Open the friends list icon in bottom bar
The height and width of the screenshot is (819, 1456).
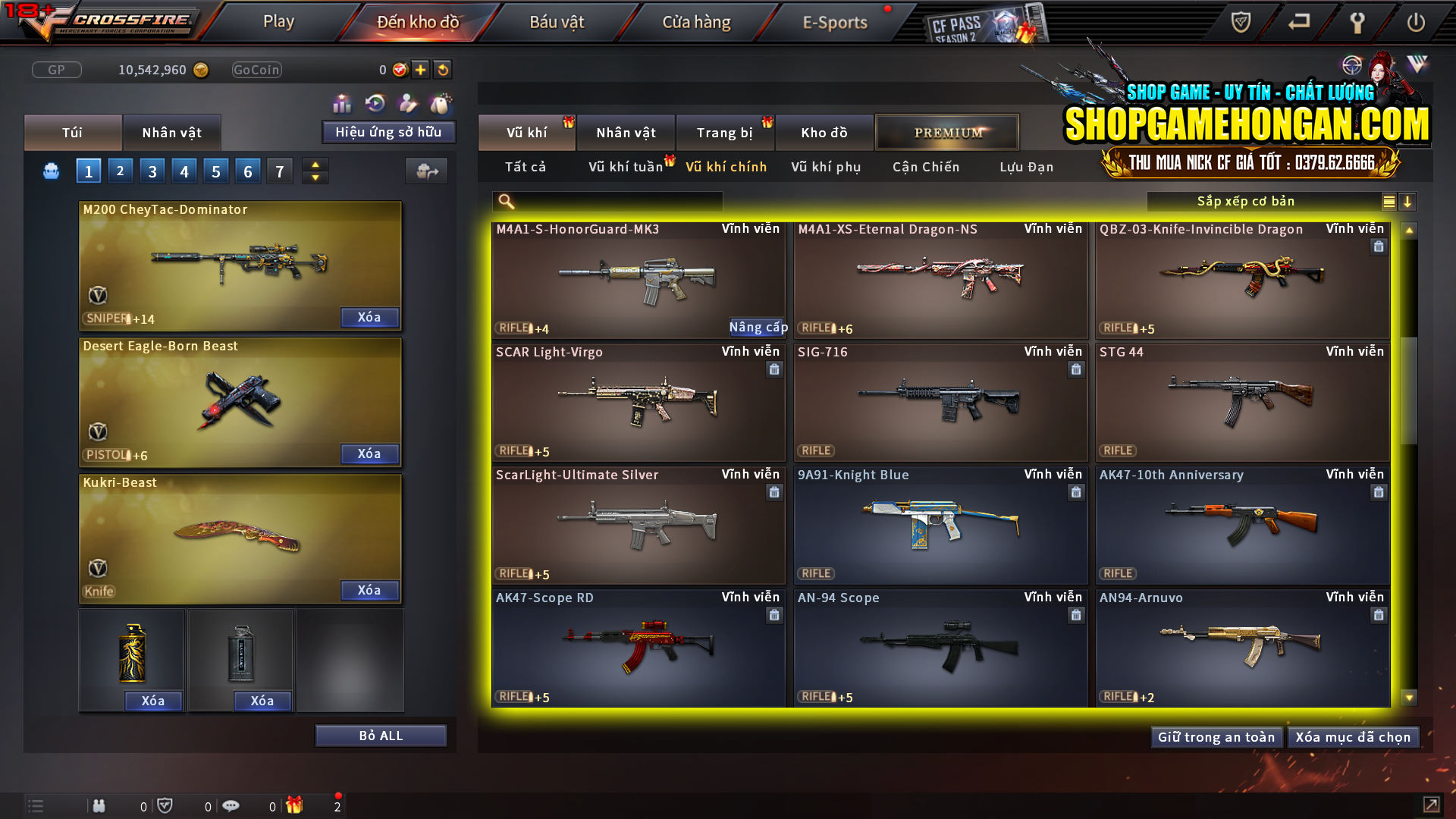pos(99,805)
